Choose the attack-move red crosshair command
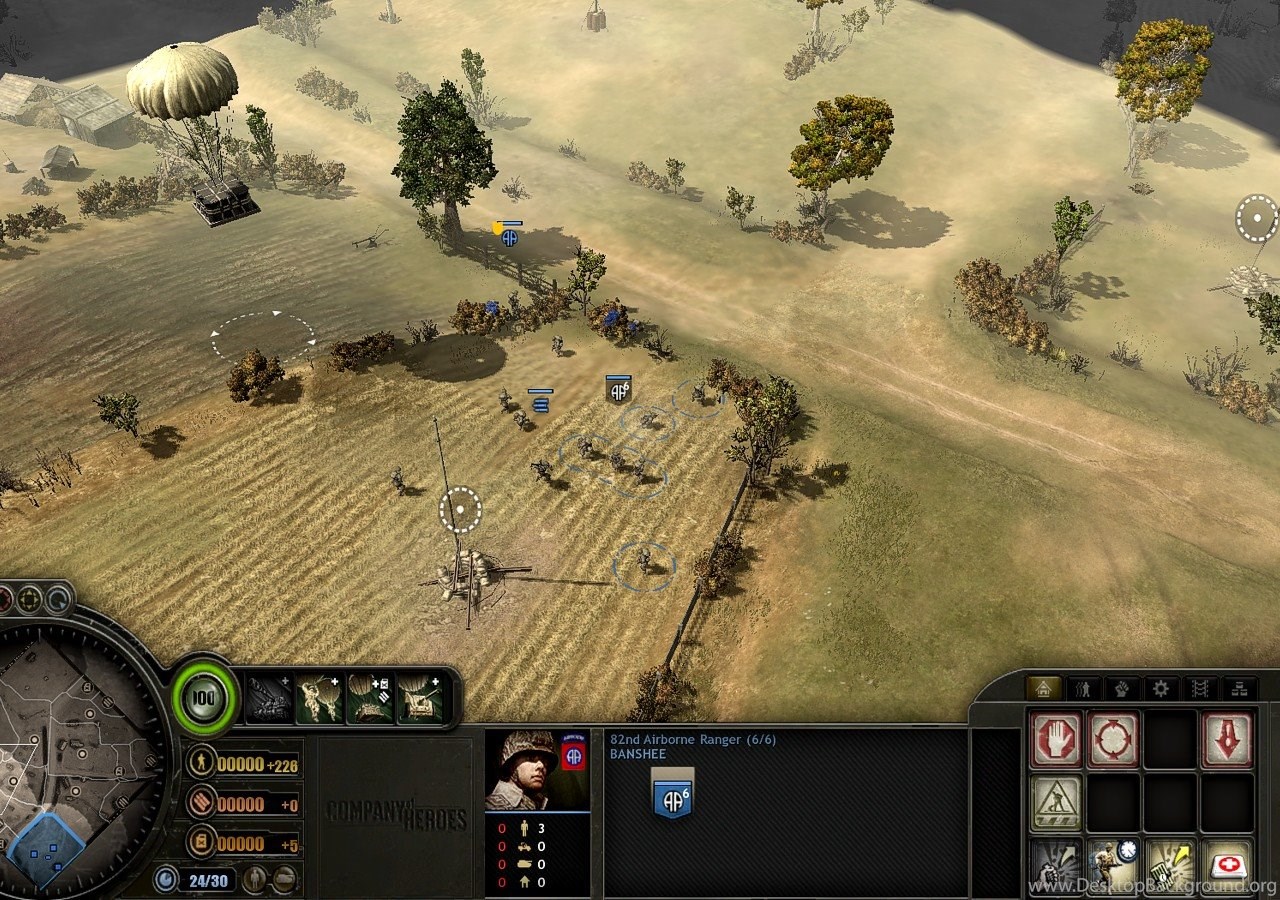1280x900 pixels. click(x=1113, y=740)
